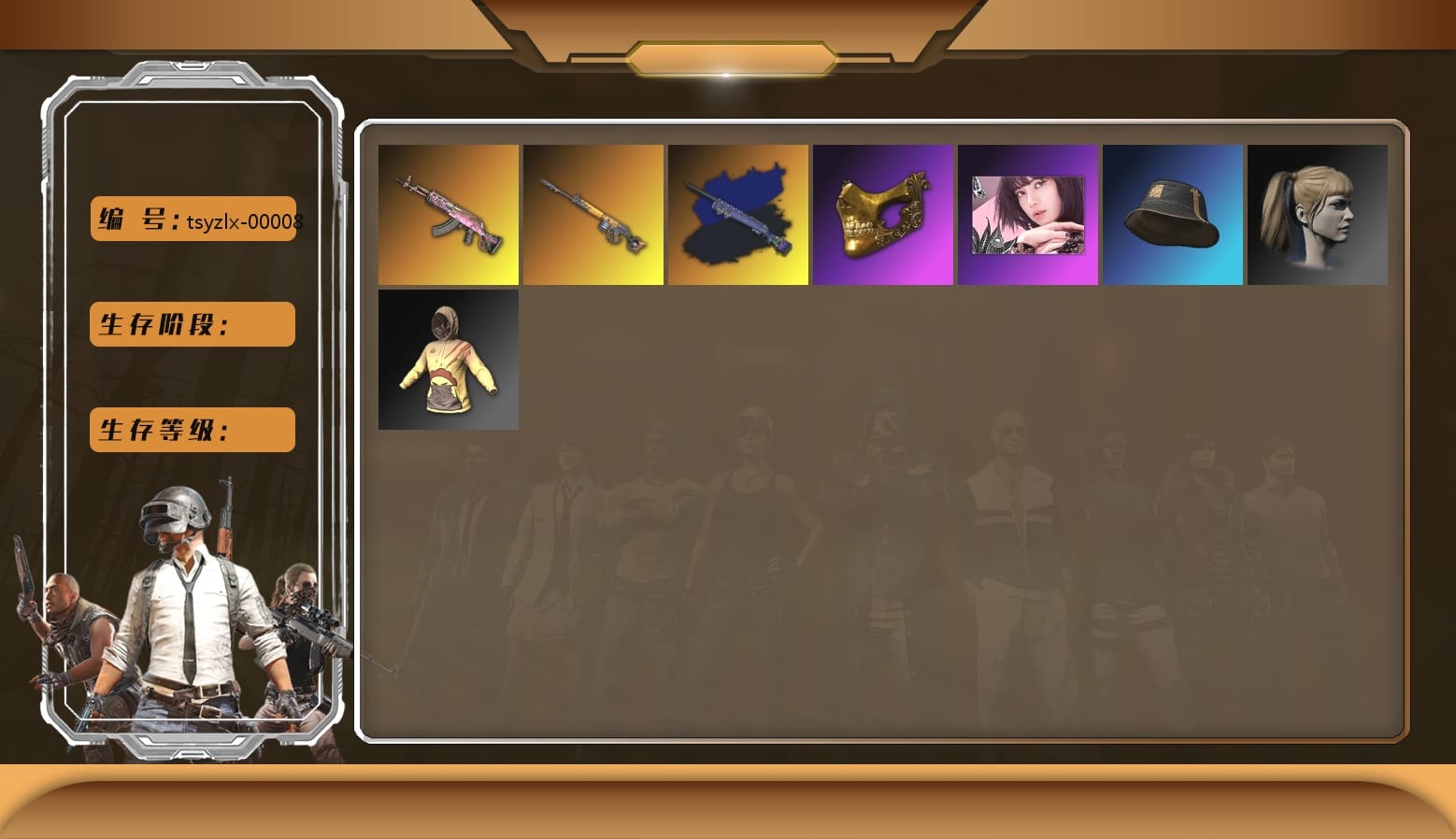Open the golden DMR weapon skin item
Viewport: 1456px width, 839px height.
coord(592,214)
